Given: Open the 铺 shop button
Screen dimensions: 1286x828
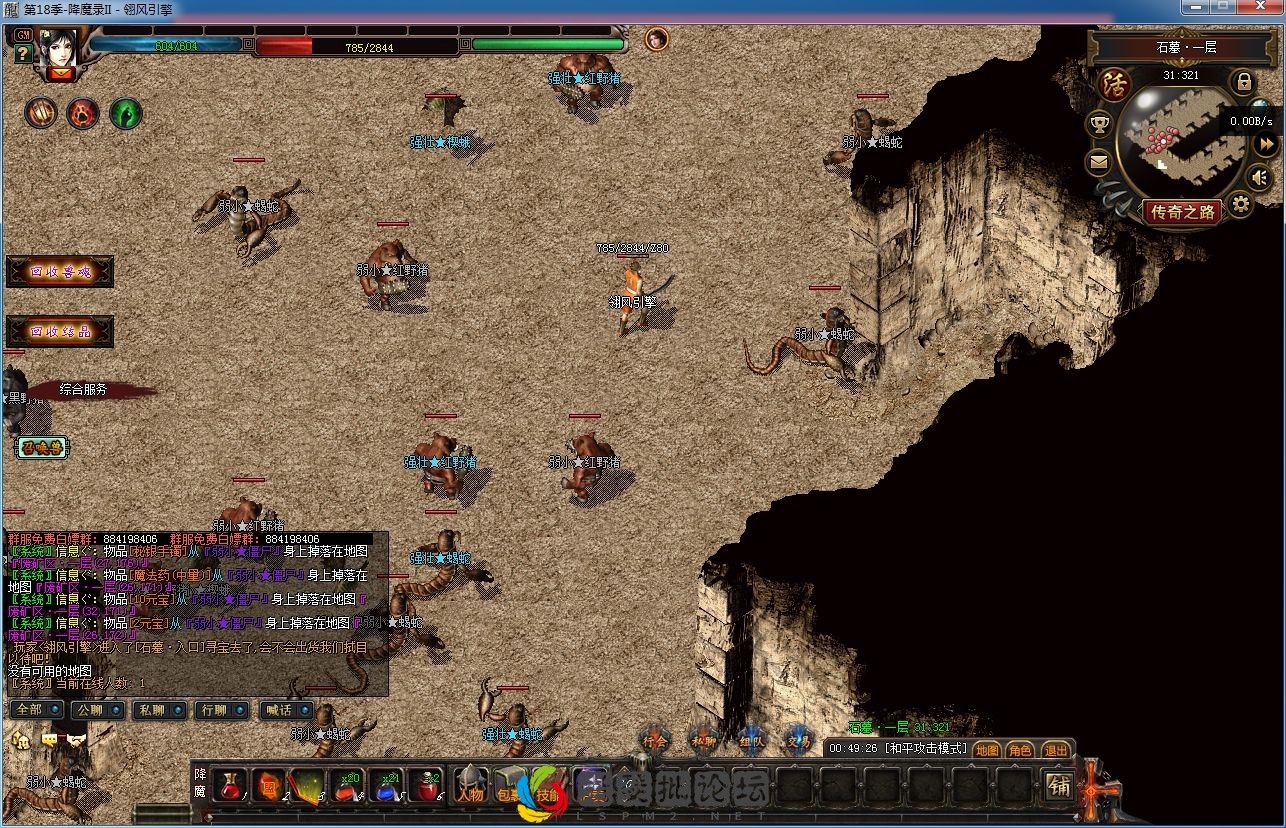Looking at the screenshot, I should tap(1059, 786).
